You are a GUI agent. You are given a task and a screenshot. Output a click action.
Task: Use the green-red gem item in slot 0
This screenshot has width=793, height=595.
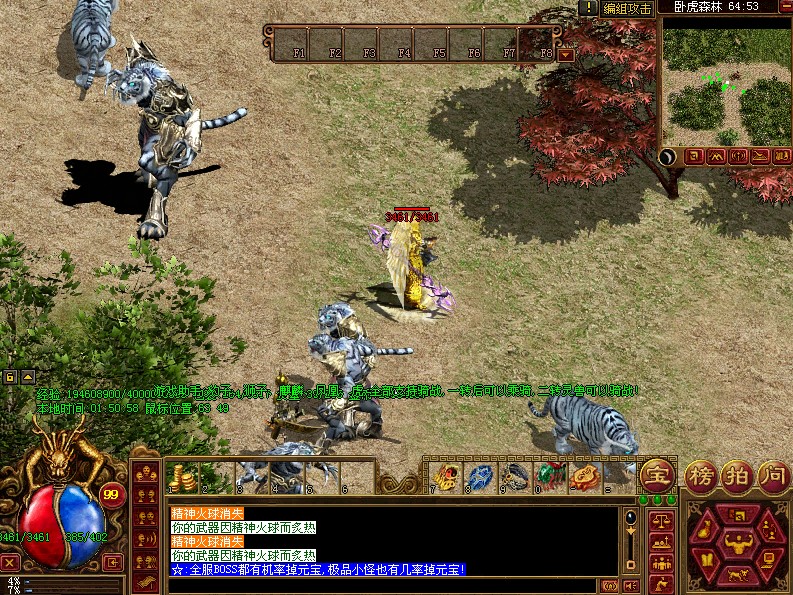click(x=550, y=475)
